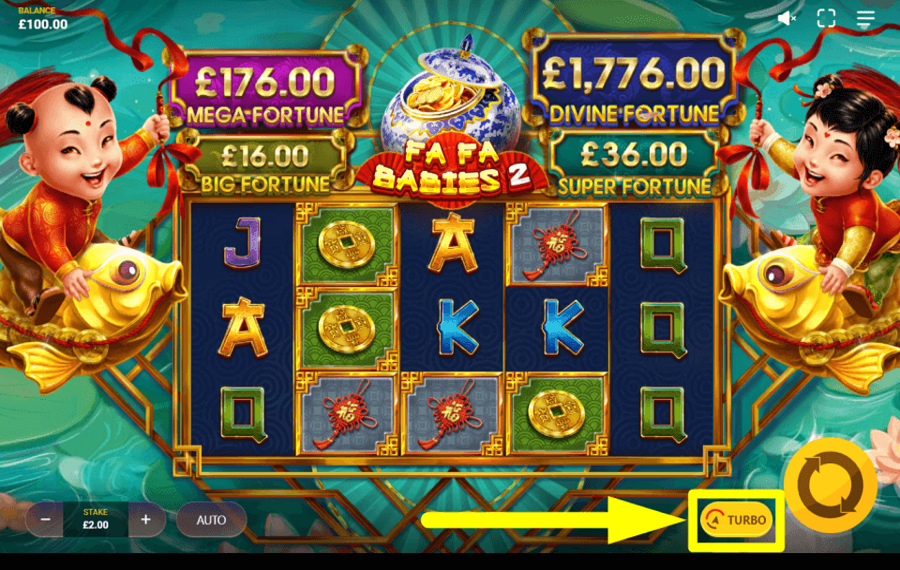
Task: Open the hamburger menu
Action: click(866, 18)
